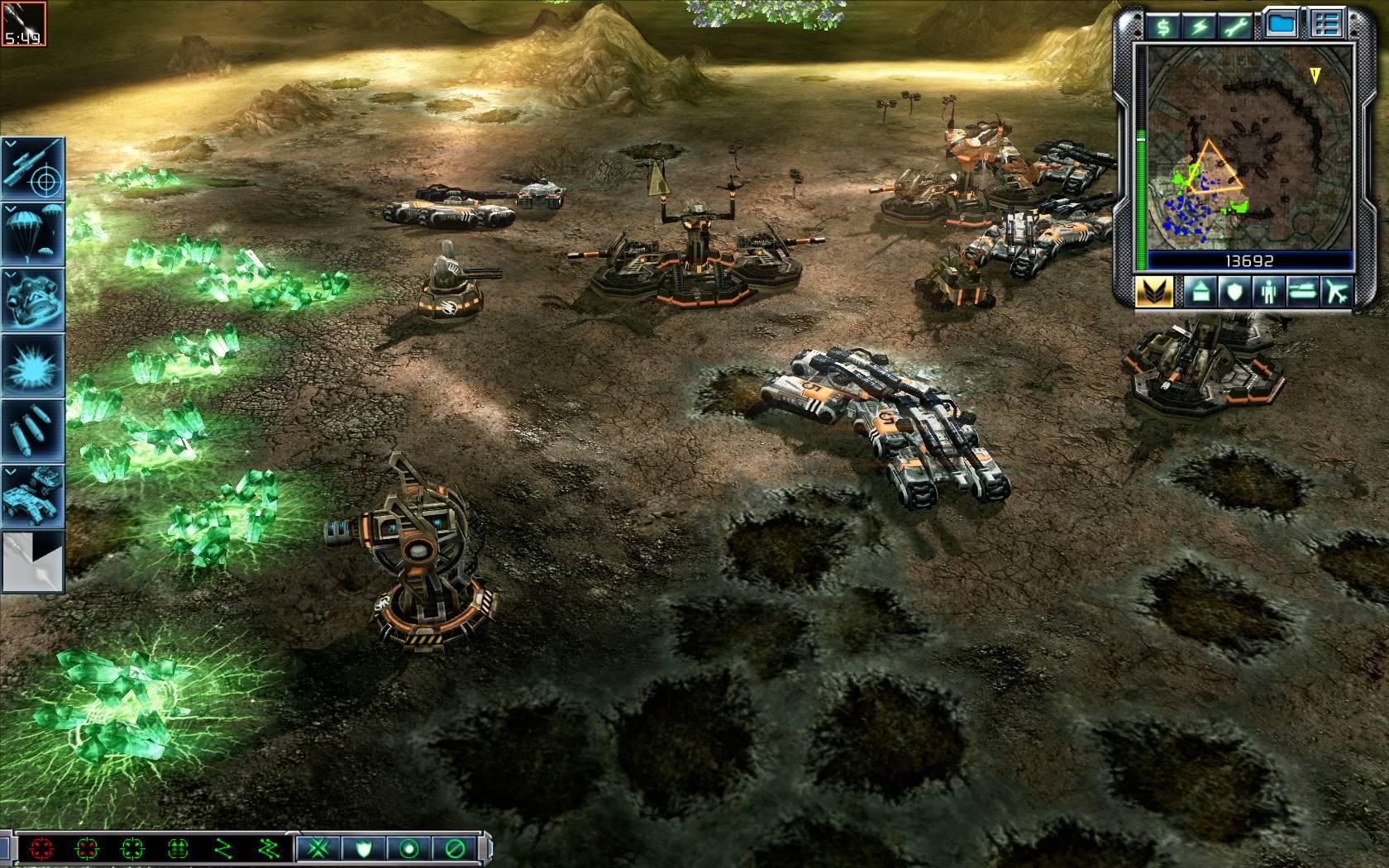Launch the triple bomb airstrike power
The width and height of the screenshot is (1389, 868).
(x=34, y=430)
